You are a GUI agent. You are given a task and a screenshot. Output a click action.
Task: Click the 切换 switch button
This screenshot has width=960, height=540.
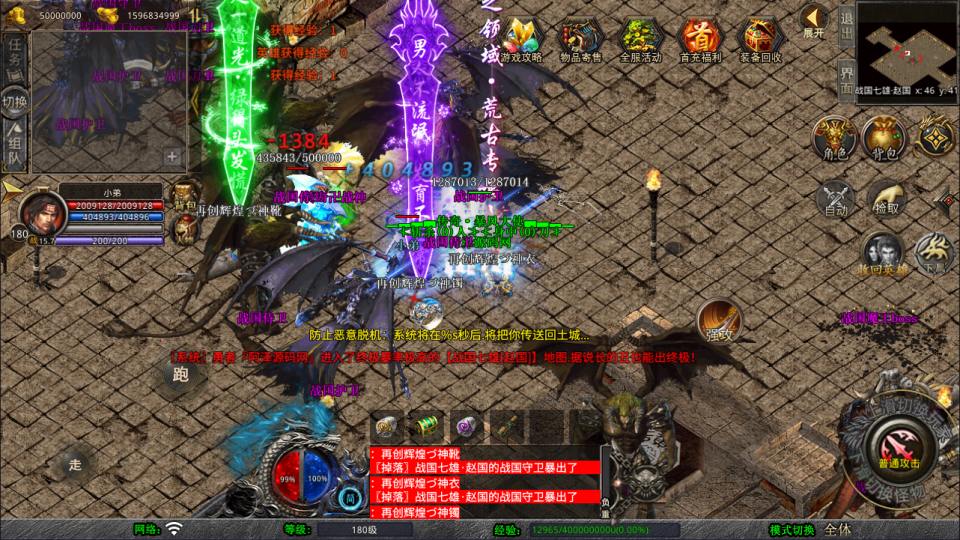tap(15, 101)
